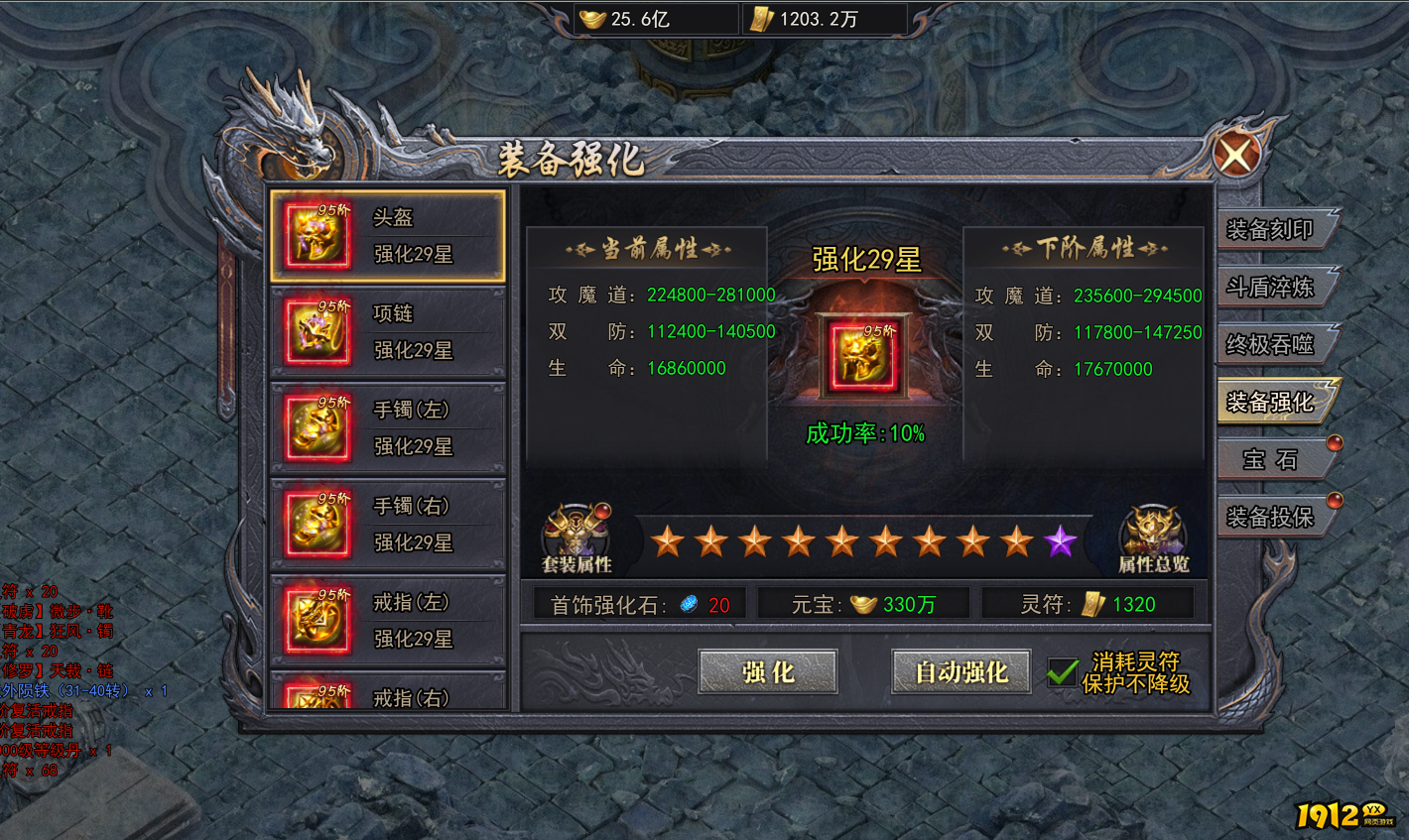Screen dimensions: 1409x840
Task: Close the 装备强化 window
Action: (1236, 155)
